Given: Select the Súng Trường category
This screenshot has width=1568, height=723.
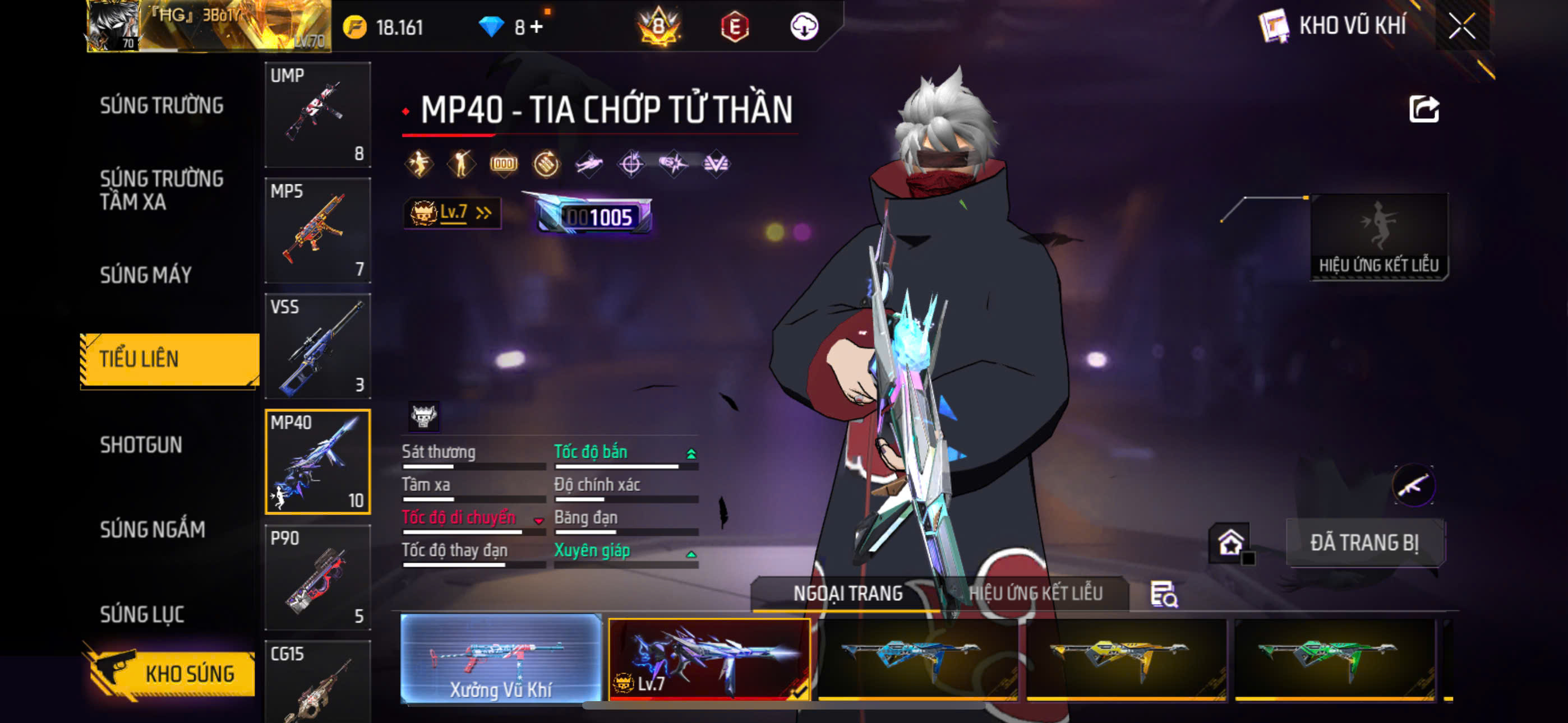Looking at the screenshot, I should click(162, 105).
